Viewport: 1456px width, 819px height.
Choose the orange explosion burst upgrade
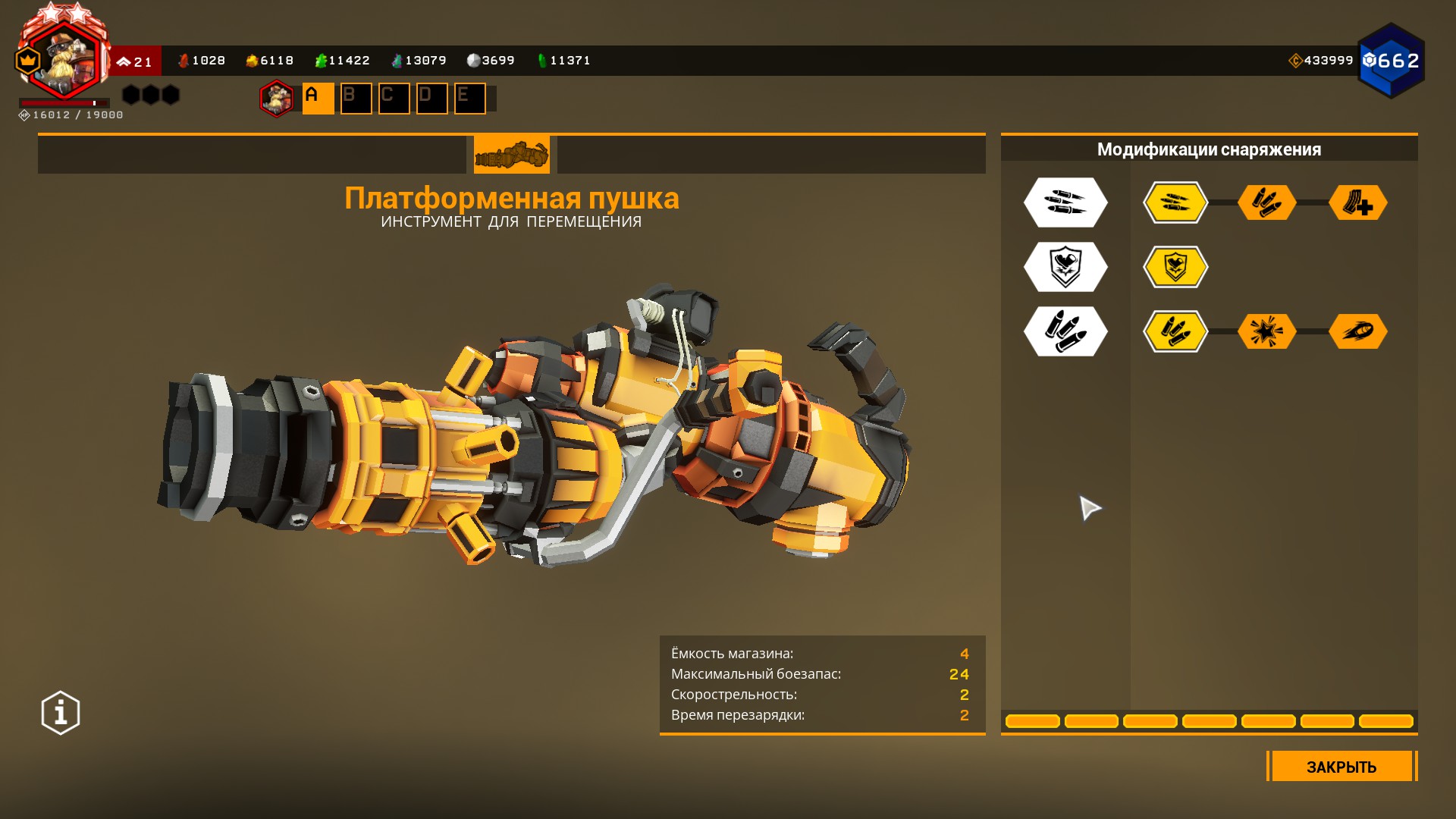click(1266, 331)
